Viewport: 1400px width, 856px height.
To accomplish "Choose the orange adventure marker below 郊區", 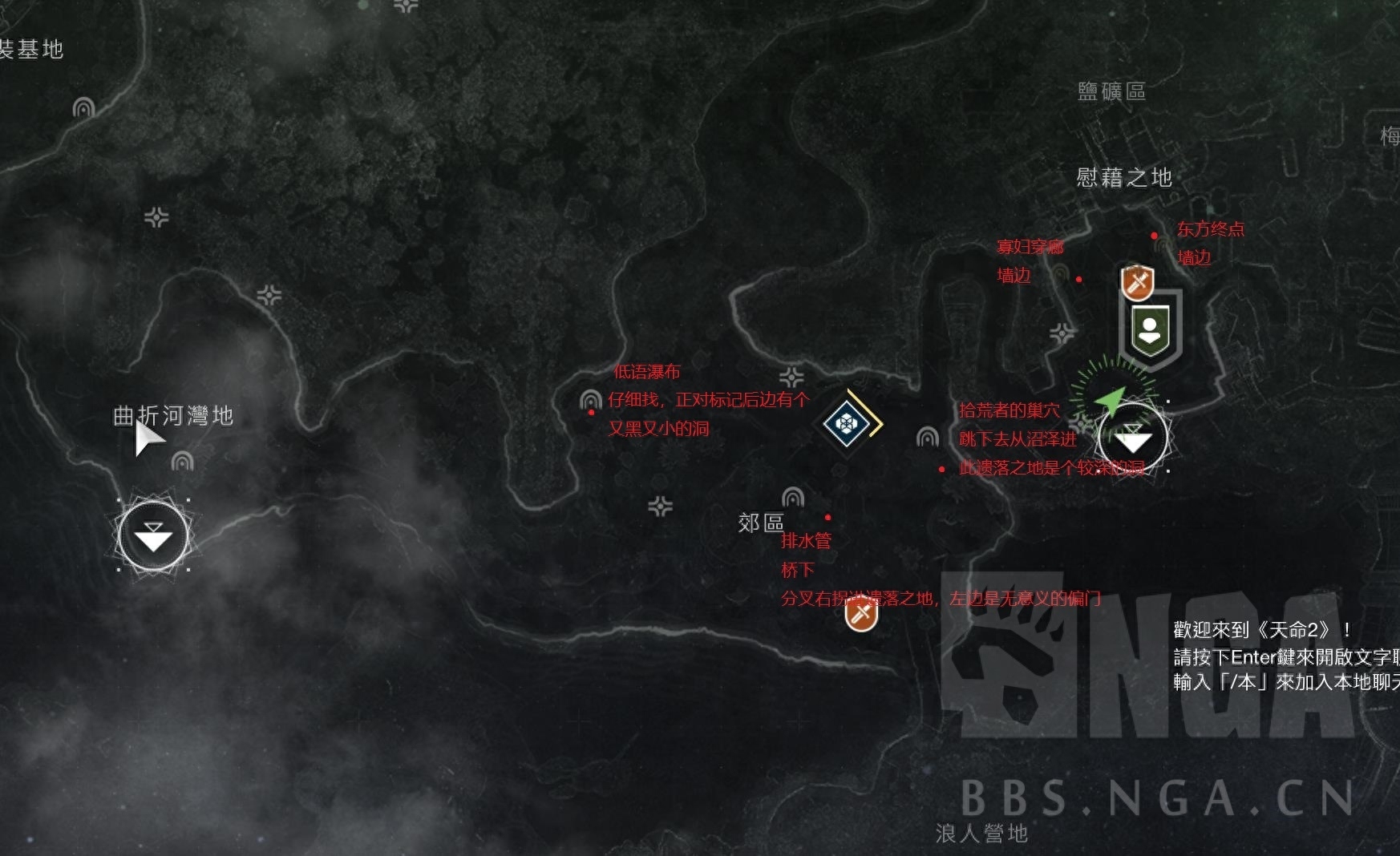I will (861, 615).
